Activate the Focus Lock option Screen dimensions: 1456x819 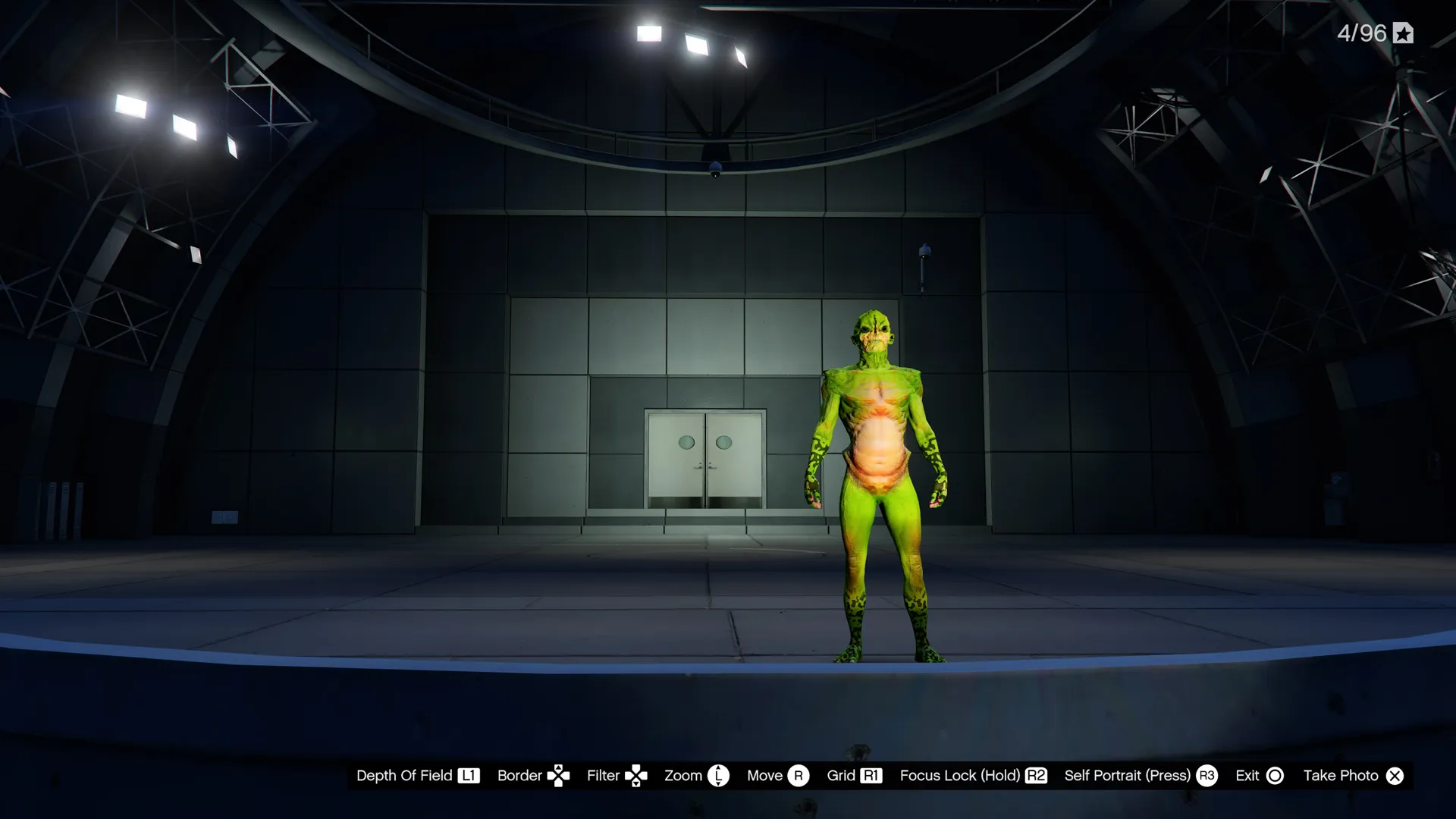point(973,776)
